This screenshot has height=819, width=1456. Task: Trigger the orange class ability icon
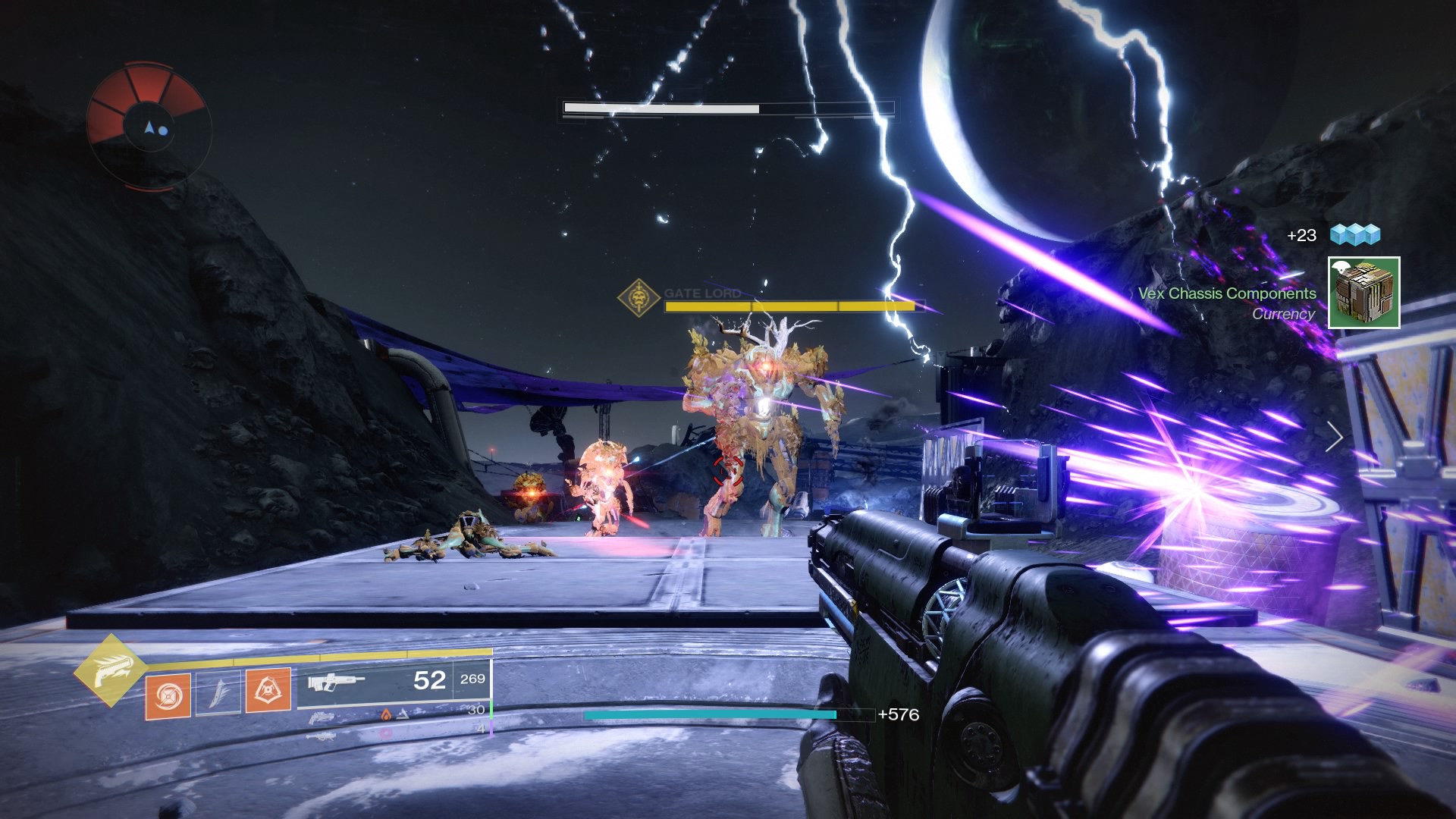(268, 690)
